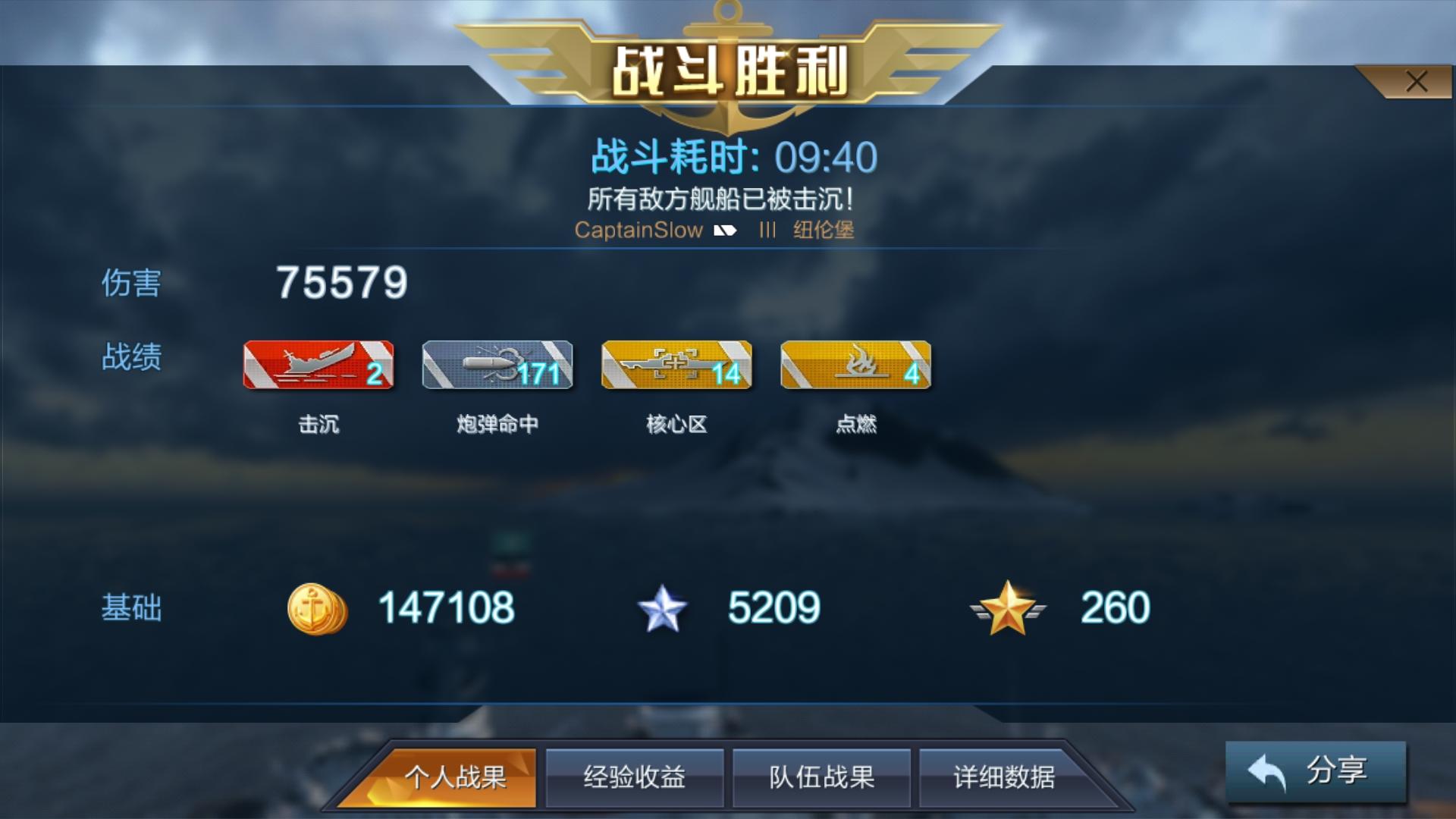Click the tier III ship indicator
This screenshot has width=1456, height=819.
[768, 231]
